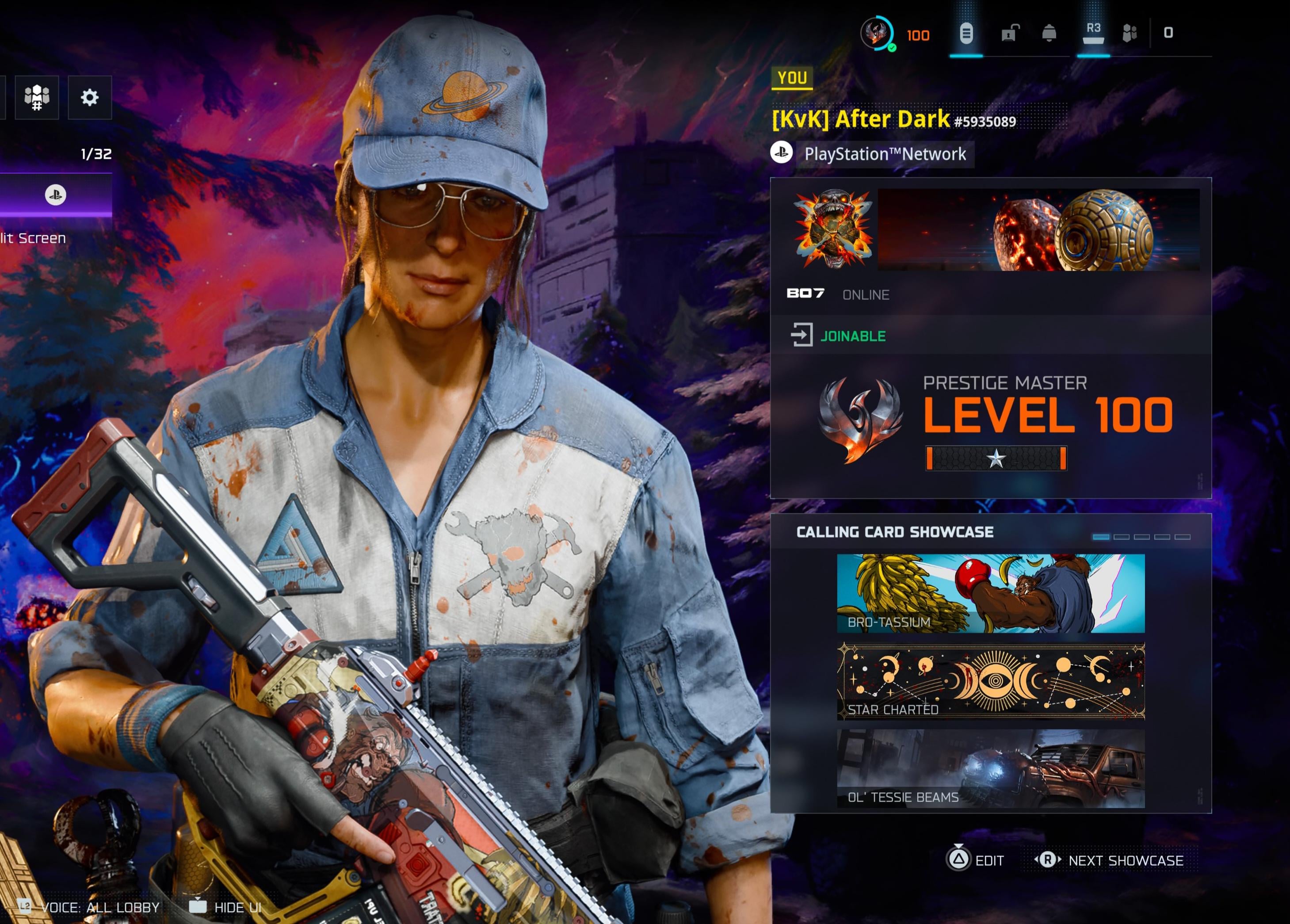Open the highlighted menu list icon

(x=966, y=34)
